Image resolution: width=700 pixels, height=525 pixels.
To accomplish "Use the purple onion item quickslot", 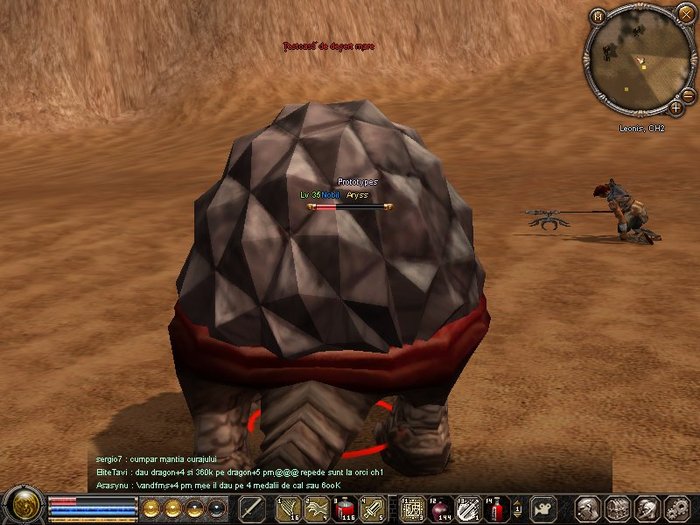I will pyautogui.click(x=441, y=508).
